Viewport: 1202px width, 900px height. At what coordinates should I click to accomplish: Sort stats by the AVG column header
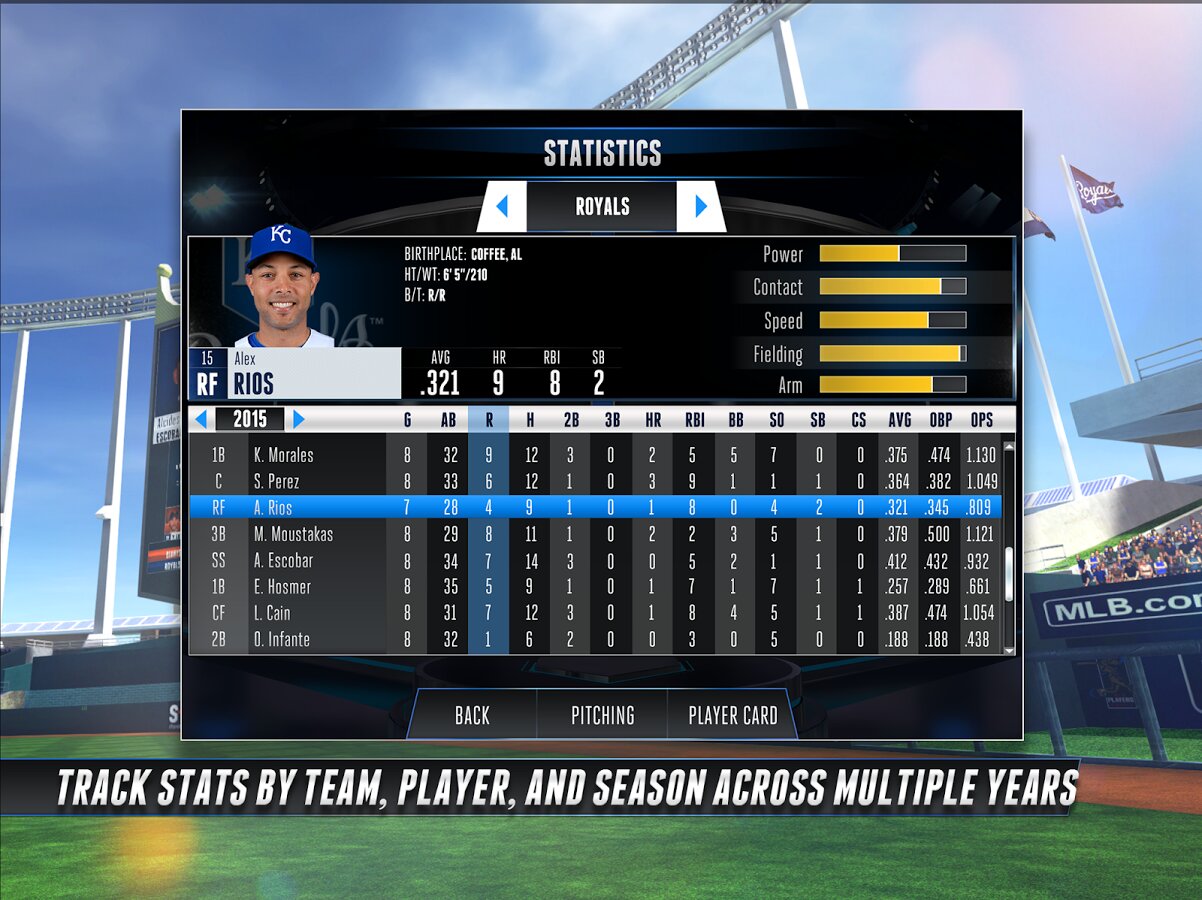coord(899,421)
